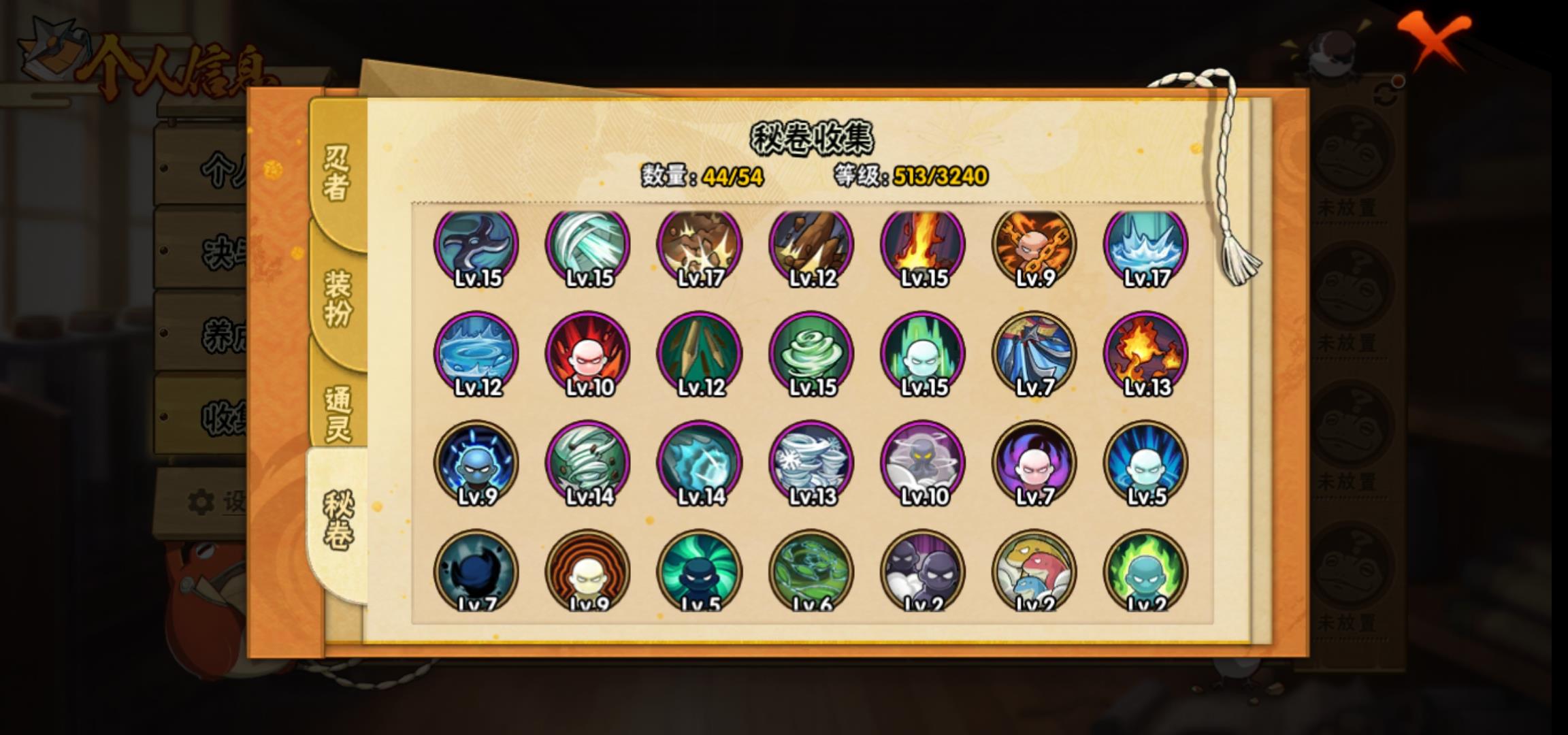Viewport: 1568px width, 735px height.
Task: Close the panel with the orange X
Action: pos(1435,39)
